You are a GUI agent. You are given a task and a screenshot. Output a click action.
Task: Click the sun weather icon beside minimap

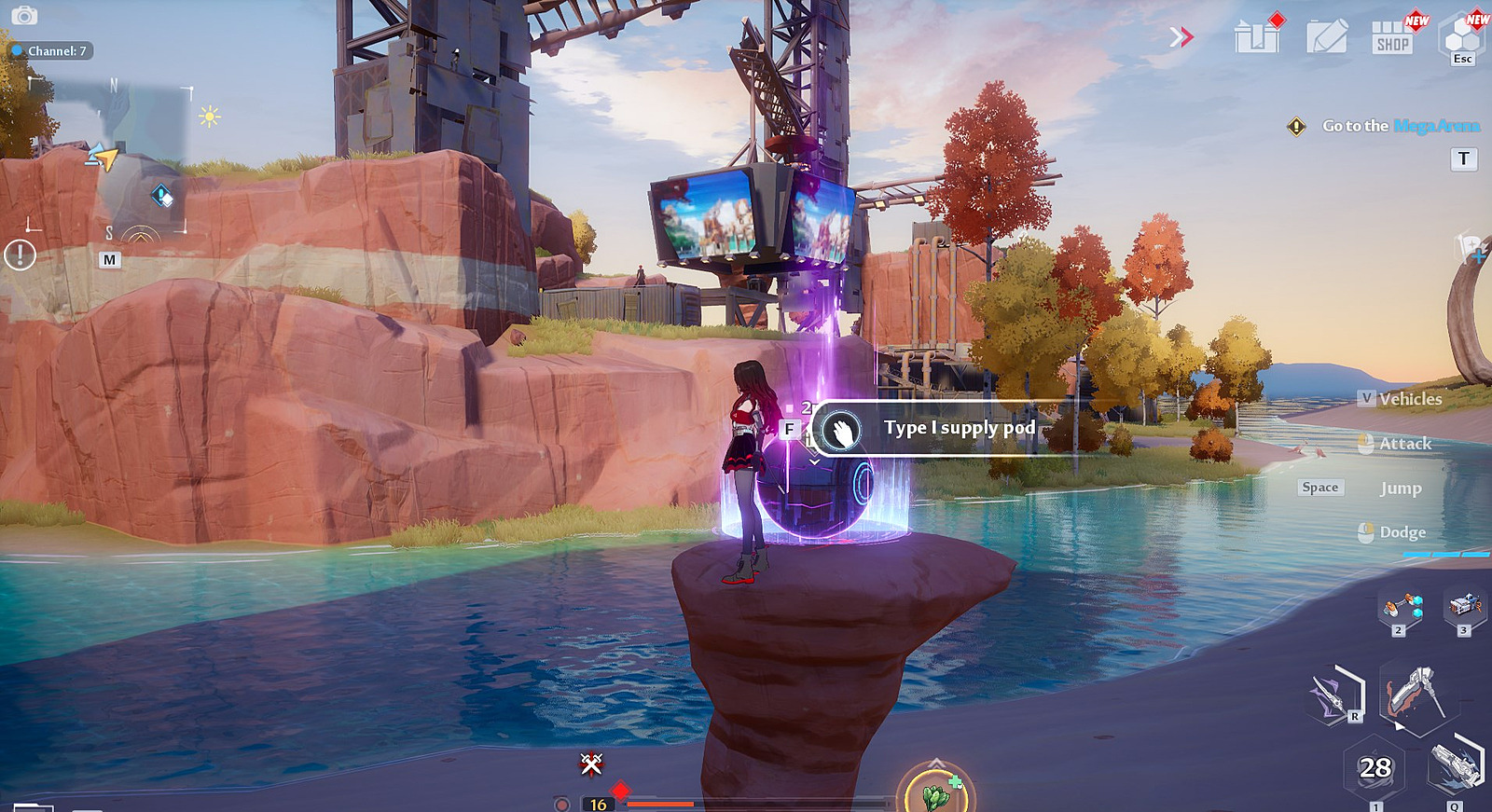coord(209,117)
